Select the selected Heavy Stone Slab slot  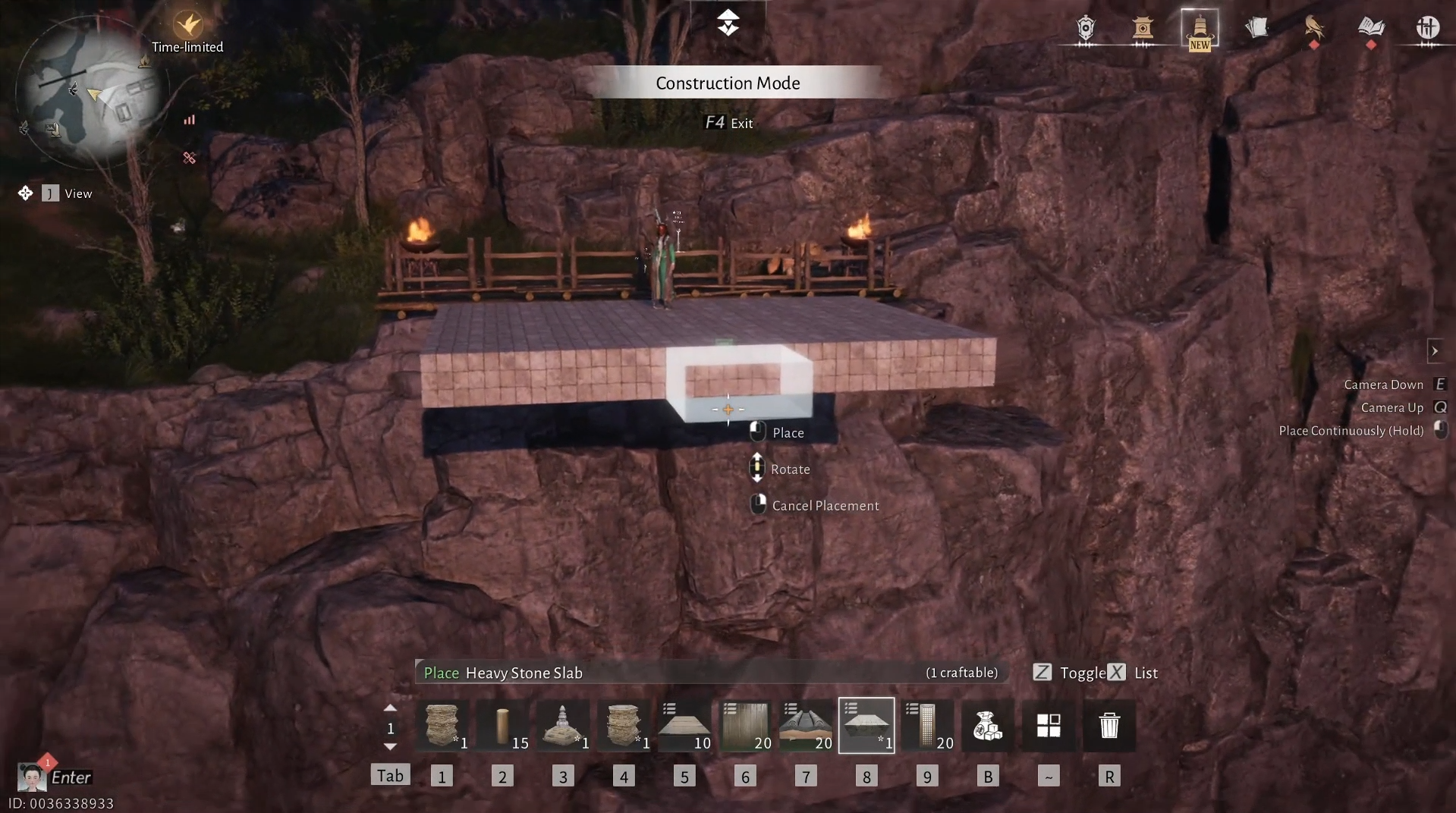(x=866, y=725)
